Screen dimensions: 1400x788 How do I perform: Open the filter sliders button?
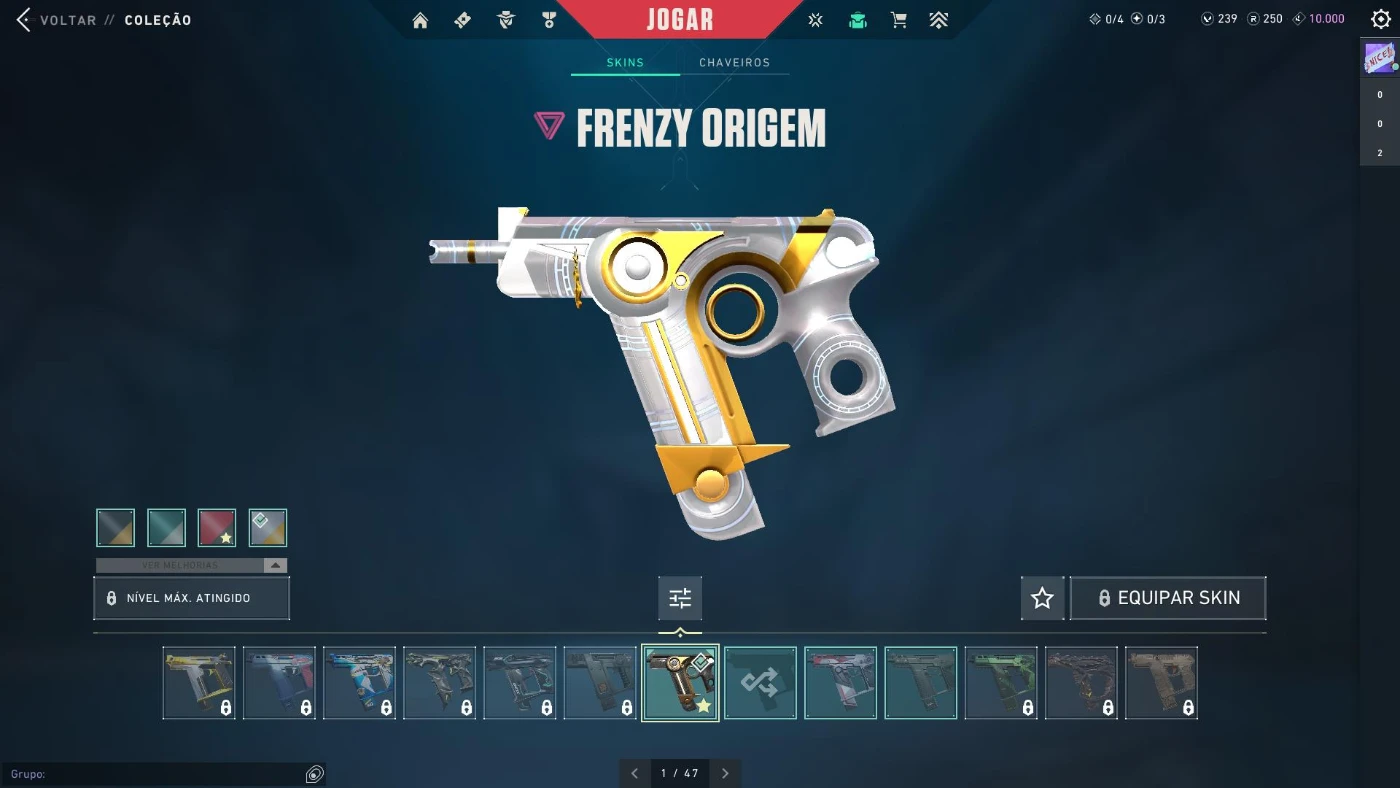click(x=680, y=598)
